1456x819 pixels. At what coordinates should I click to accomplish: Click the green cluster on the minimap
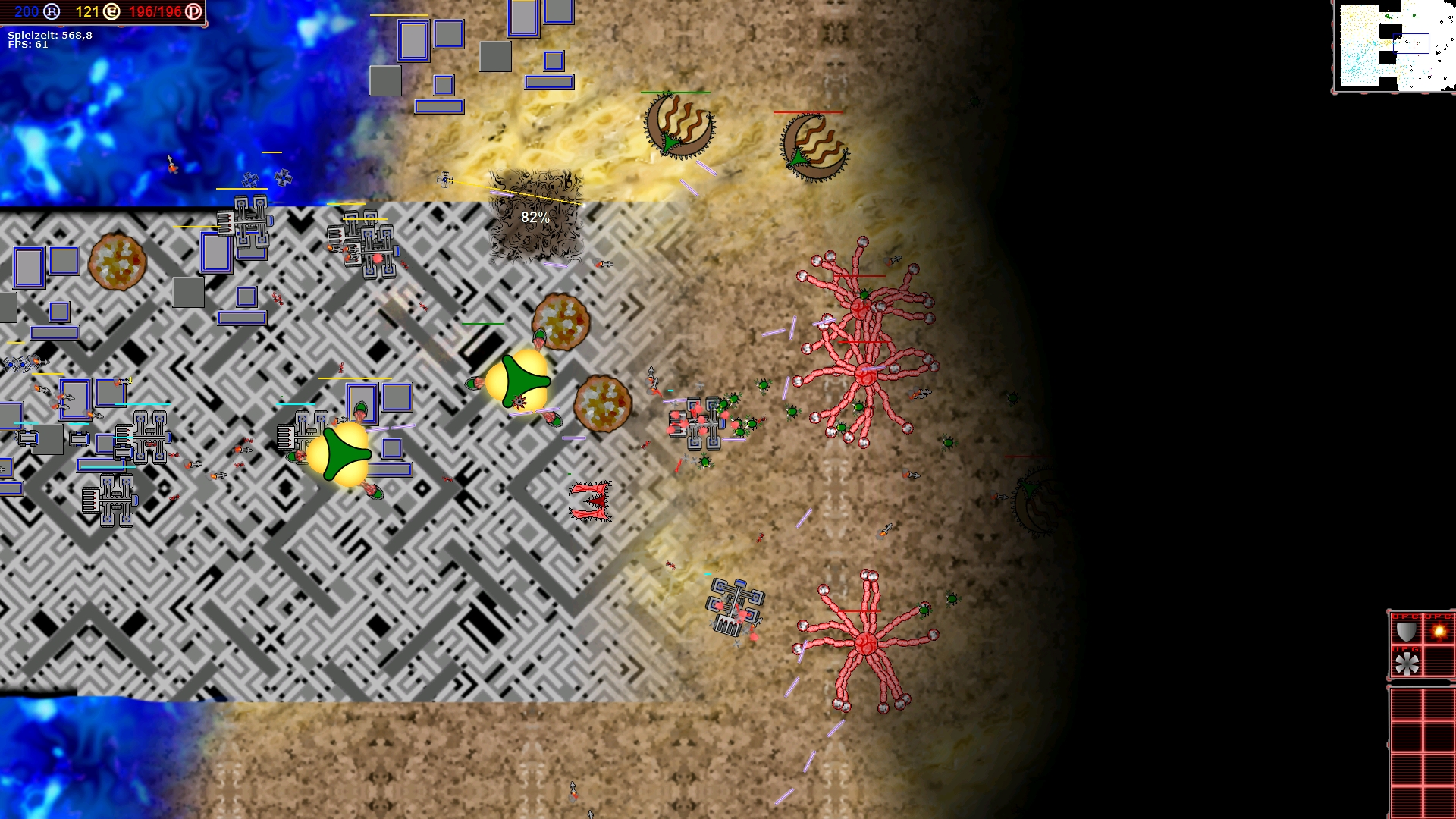tap(1389, 17)
